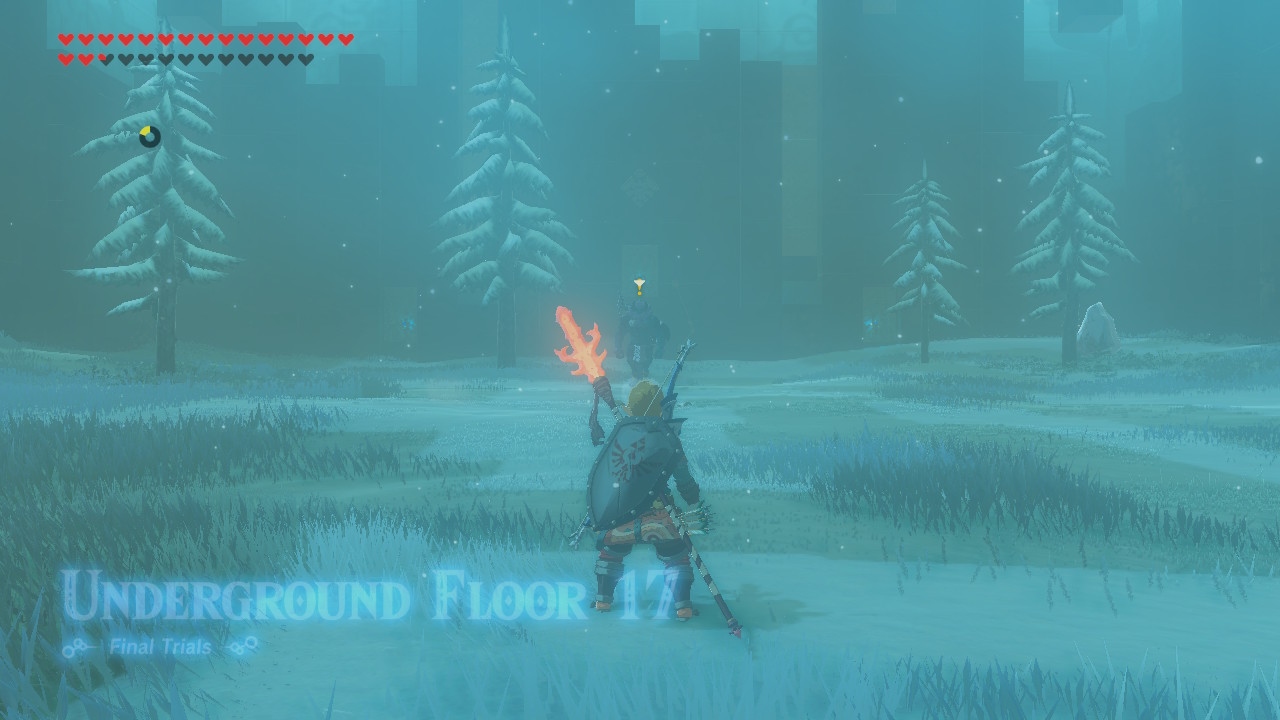The width and height of the screenshot is (1280, 720).
Task: Click the yellow circular gauge indicator
Action: click(x=148, y=135)
